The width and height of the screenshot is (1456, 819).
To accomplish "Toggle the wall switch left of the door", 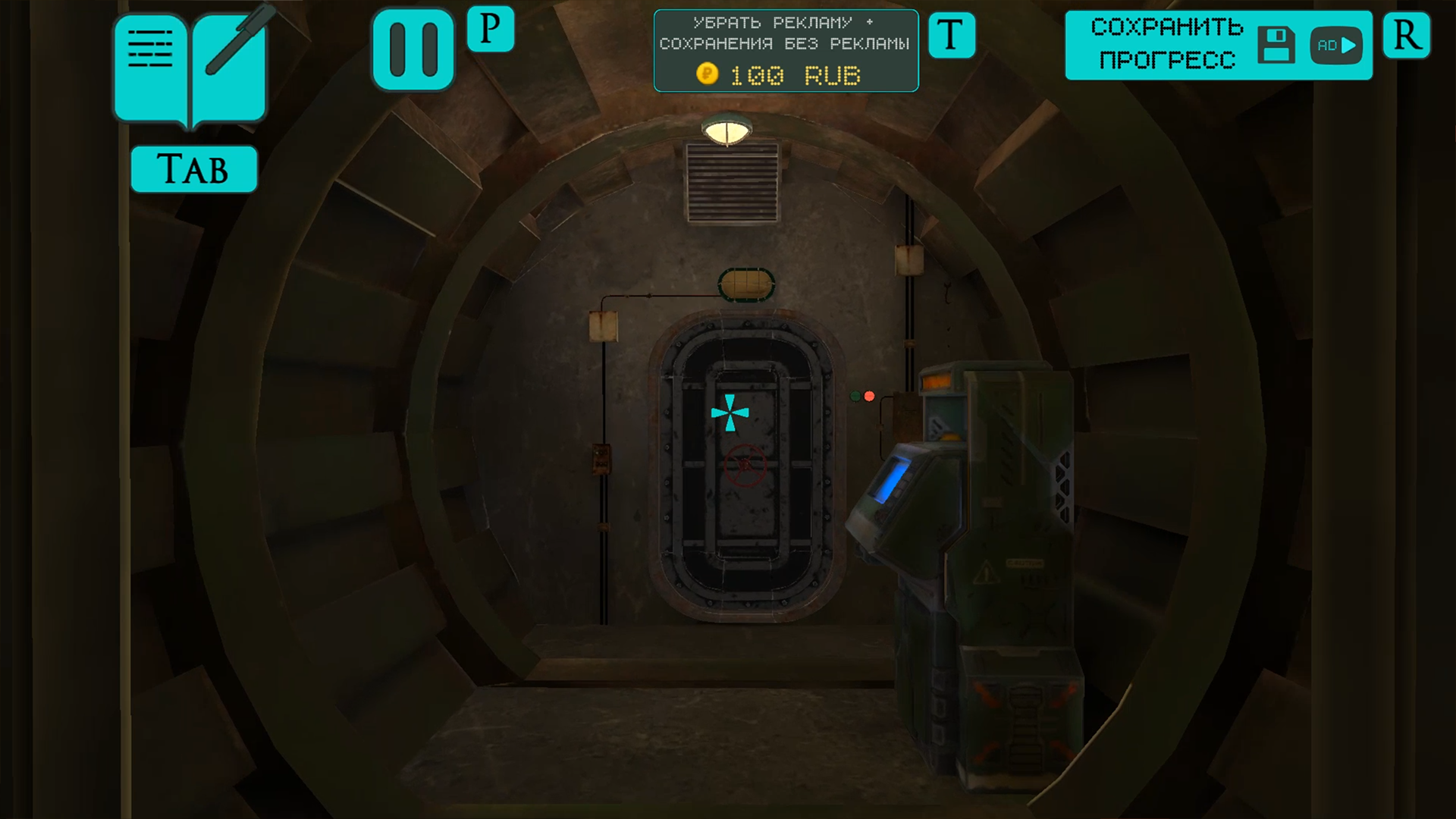I will click(601, 458).
